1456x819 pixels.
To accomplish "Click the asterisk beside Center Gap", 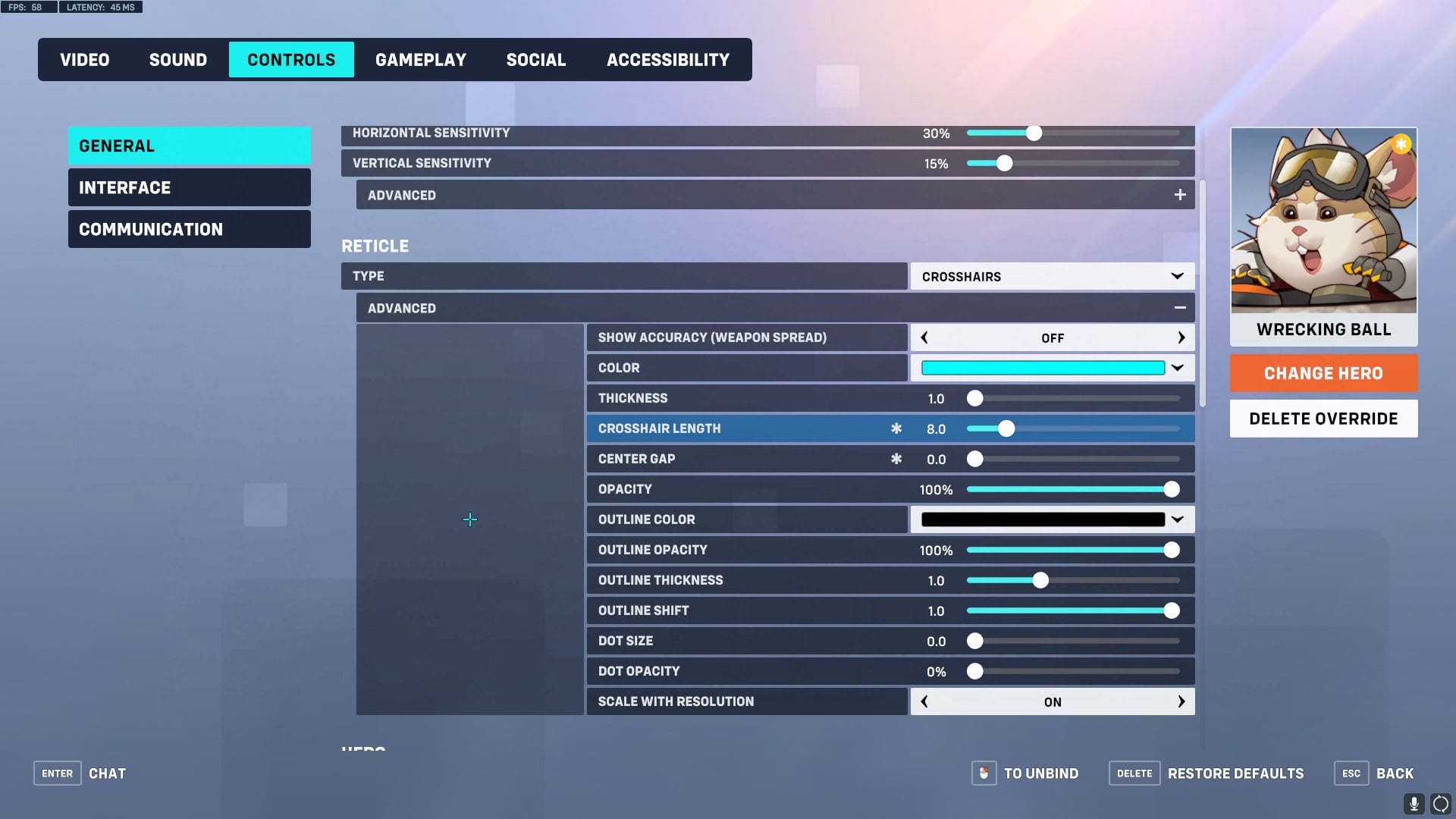I will click(897, 458).
